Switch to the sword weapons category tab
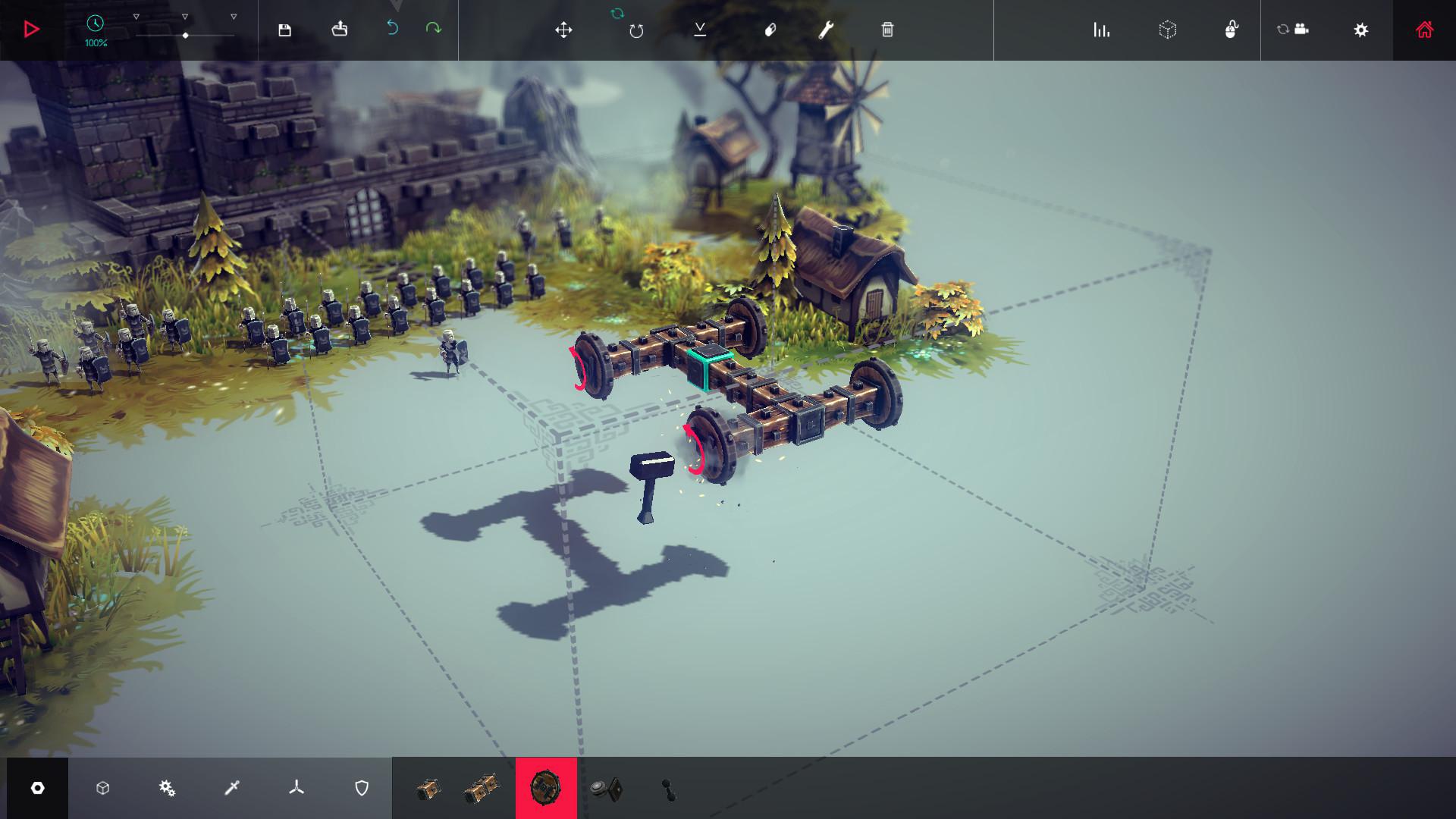 (x=232, y=789)
